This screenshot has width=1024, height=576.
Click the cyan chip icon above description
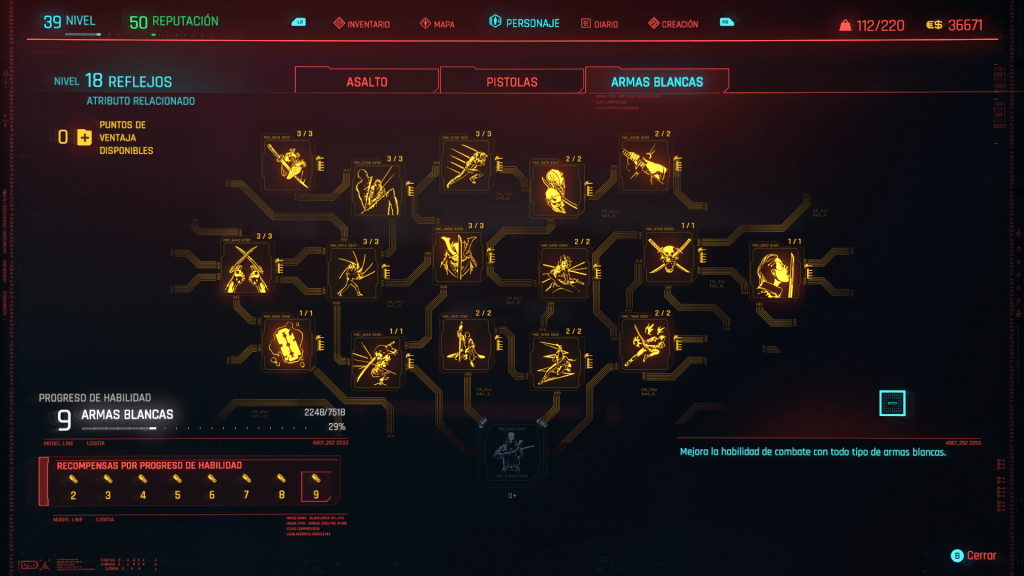tap(892, 403)
